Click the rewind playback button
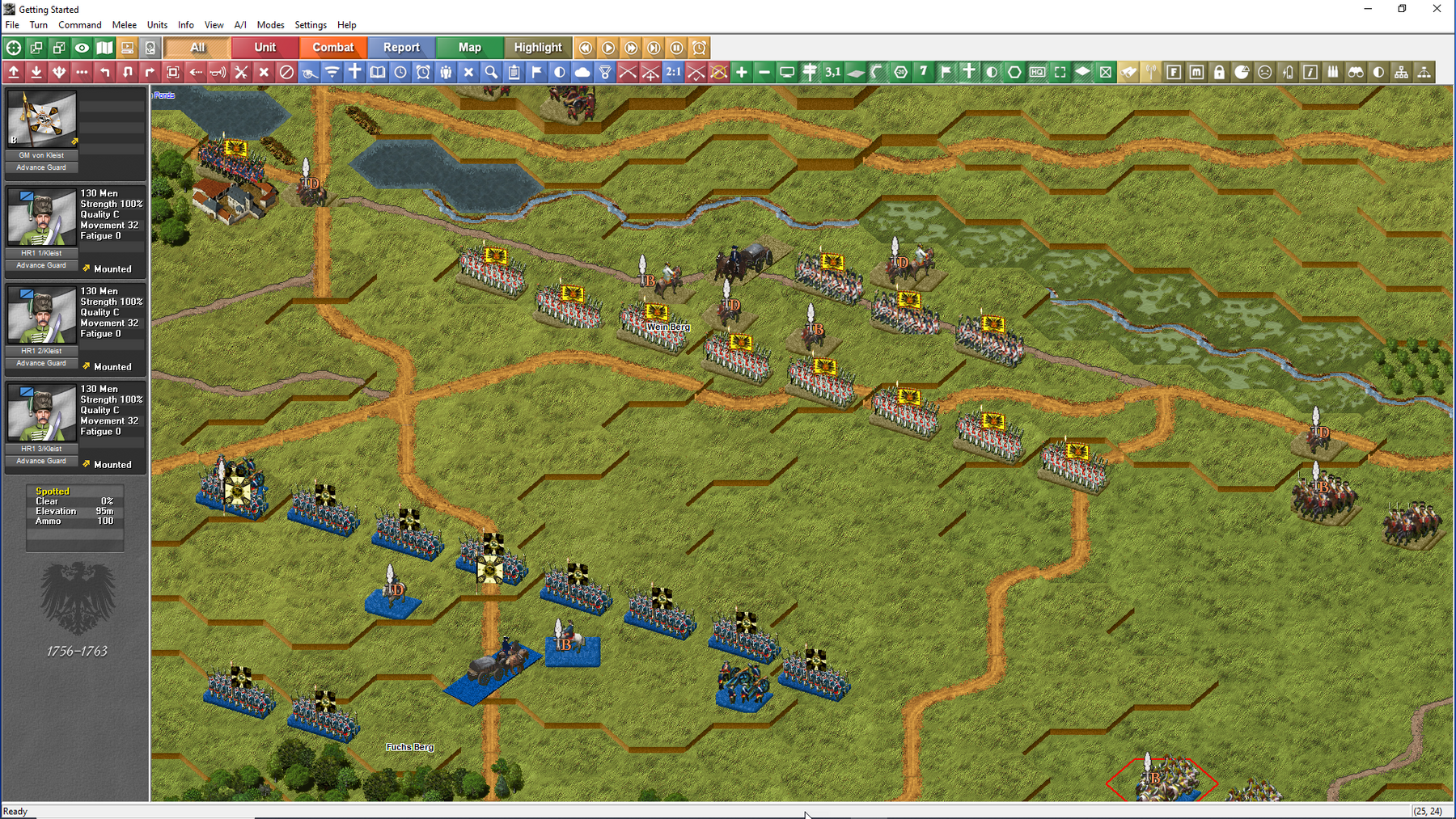This screenshot has width=1456, height=819. pos(586,48)
